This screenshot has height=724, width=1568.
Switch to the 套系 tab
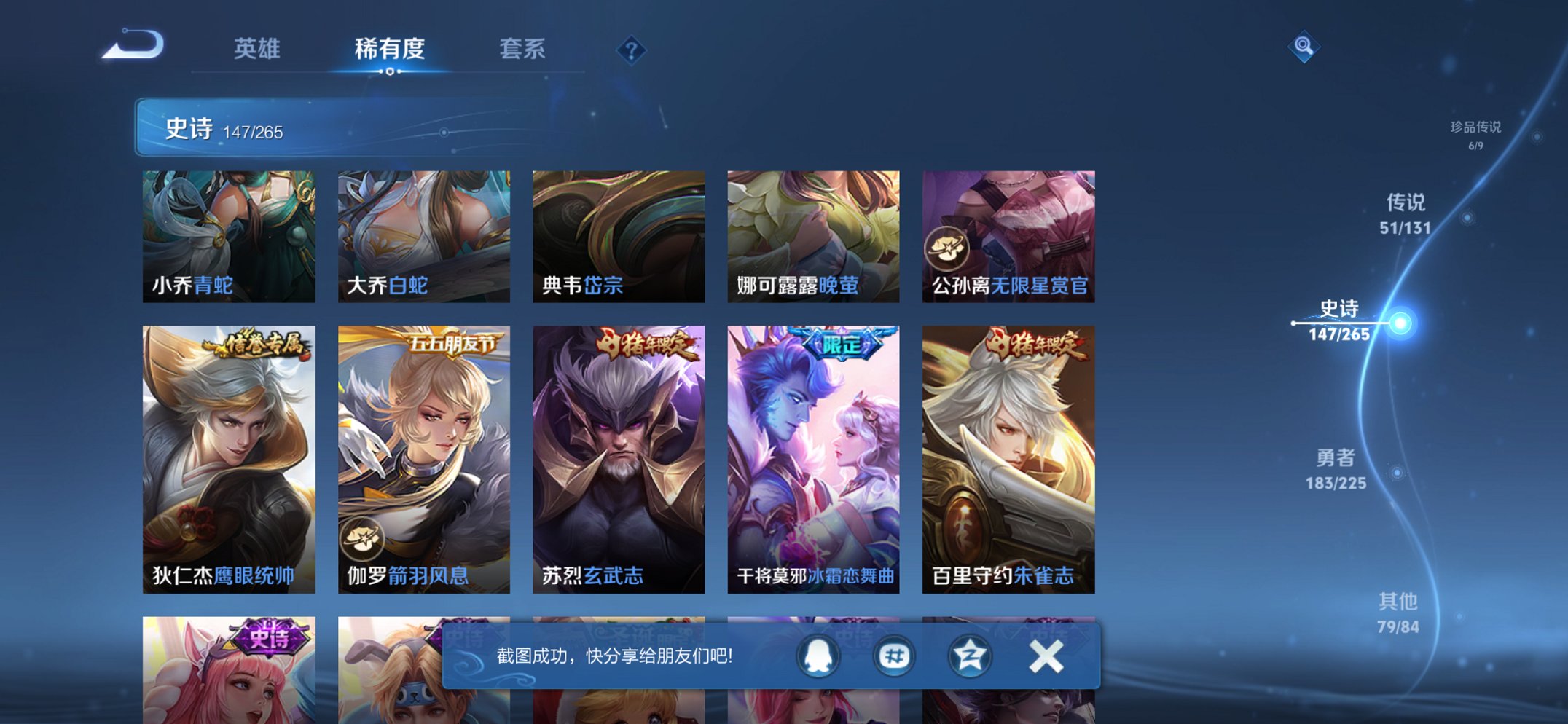coord(523,47)
